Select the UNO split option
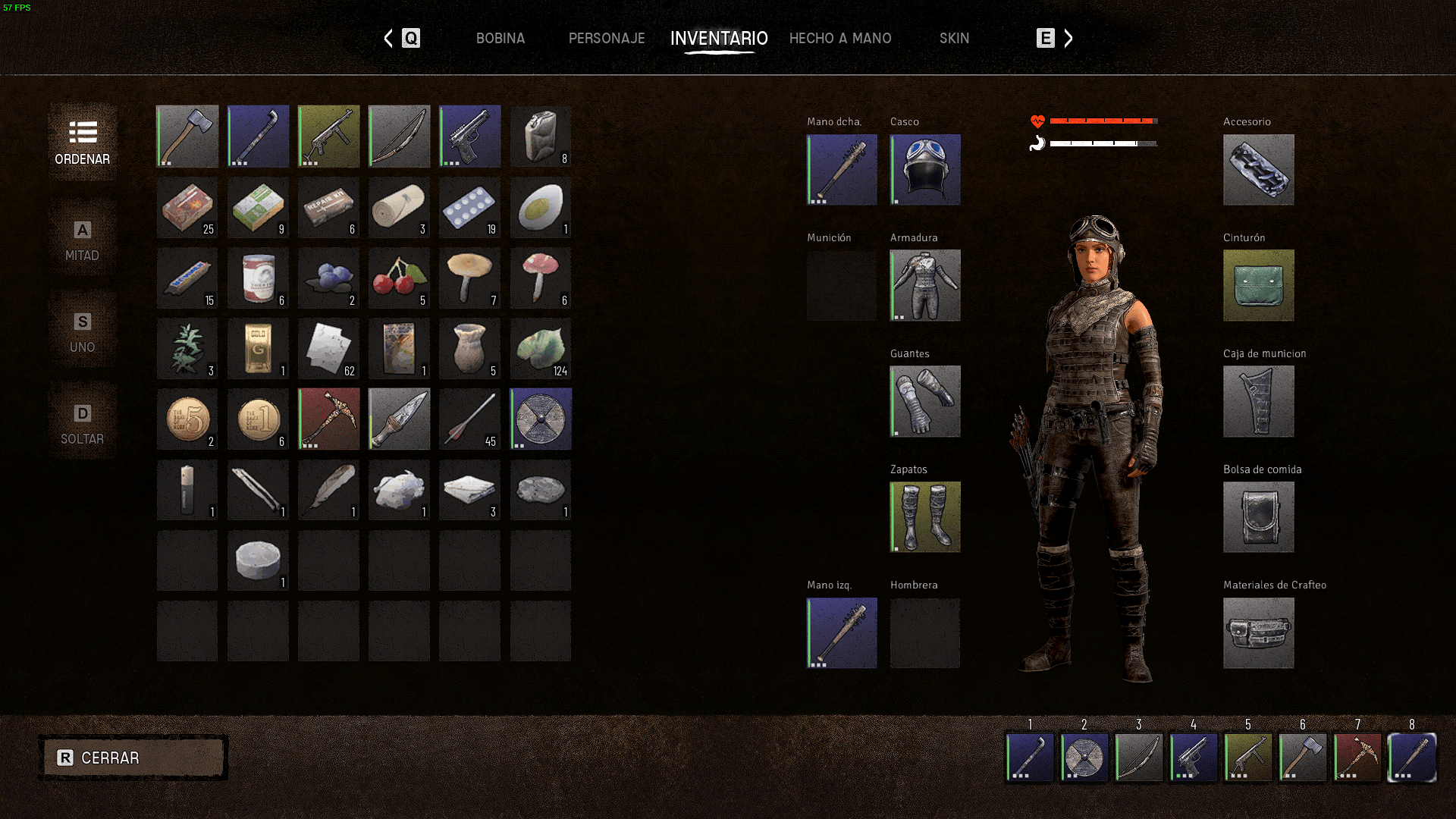1456x819 pixels. point(83,333)
